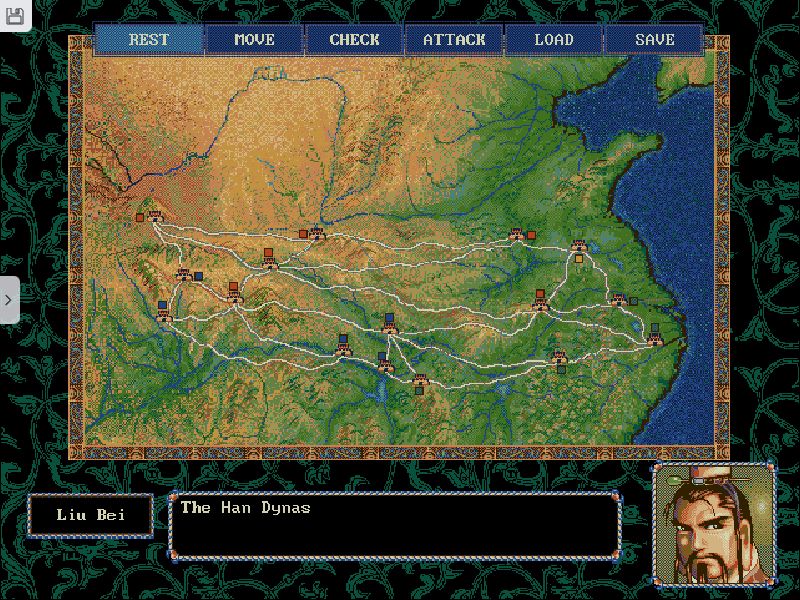Choose the MOVE command
Viewport: 800px width, 600px height.
(254, 40)
